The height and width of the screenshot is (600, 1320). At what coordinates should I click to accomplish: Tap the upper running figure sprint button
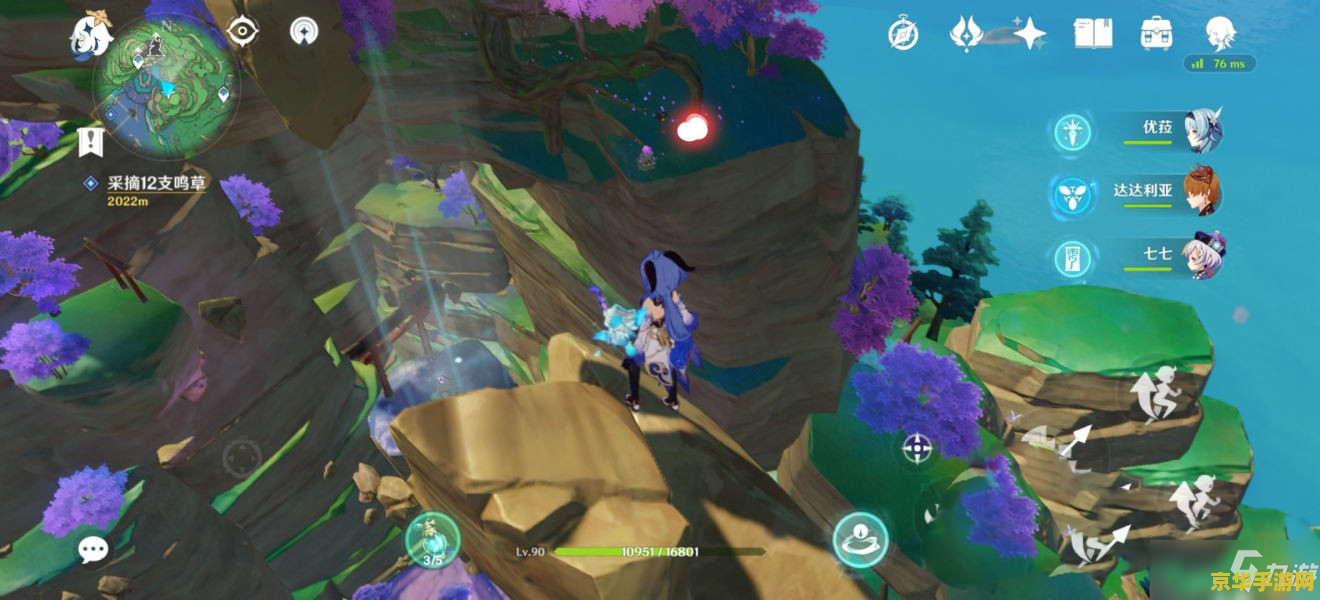[1160, 394]
